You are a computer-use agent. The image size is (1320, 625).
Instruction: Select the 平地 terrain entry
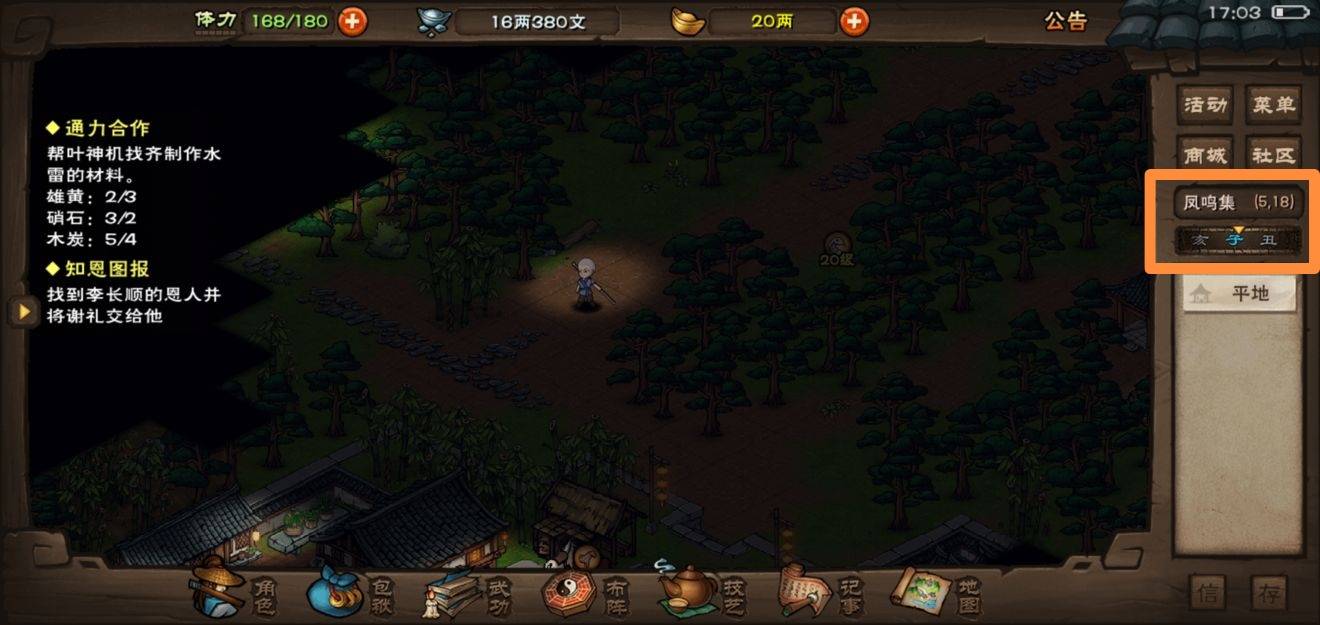point(1240,293)
